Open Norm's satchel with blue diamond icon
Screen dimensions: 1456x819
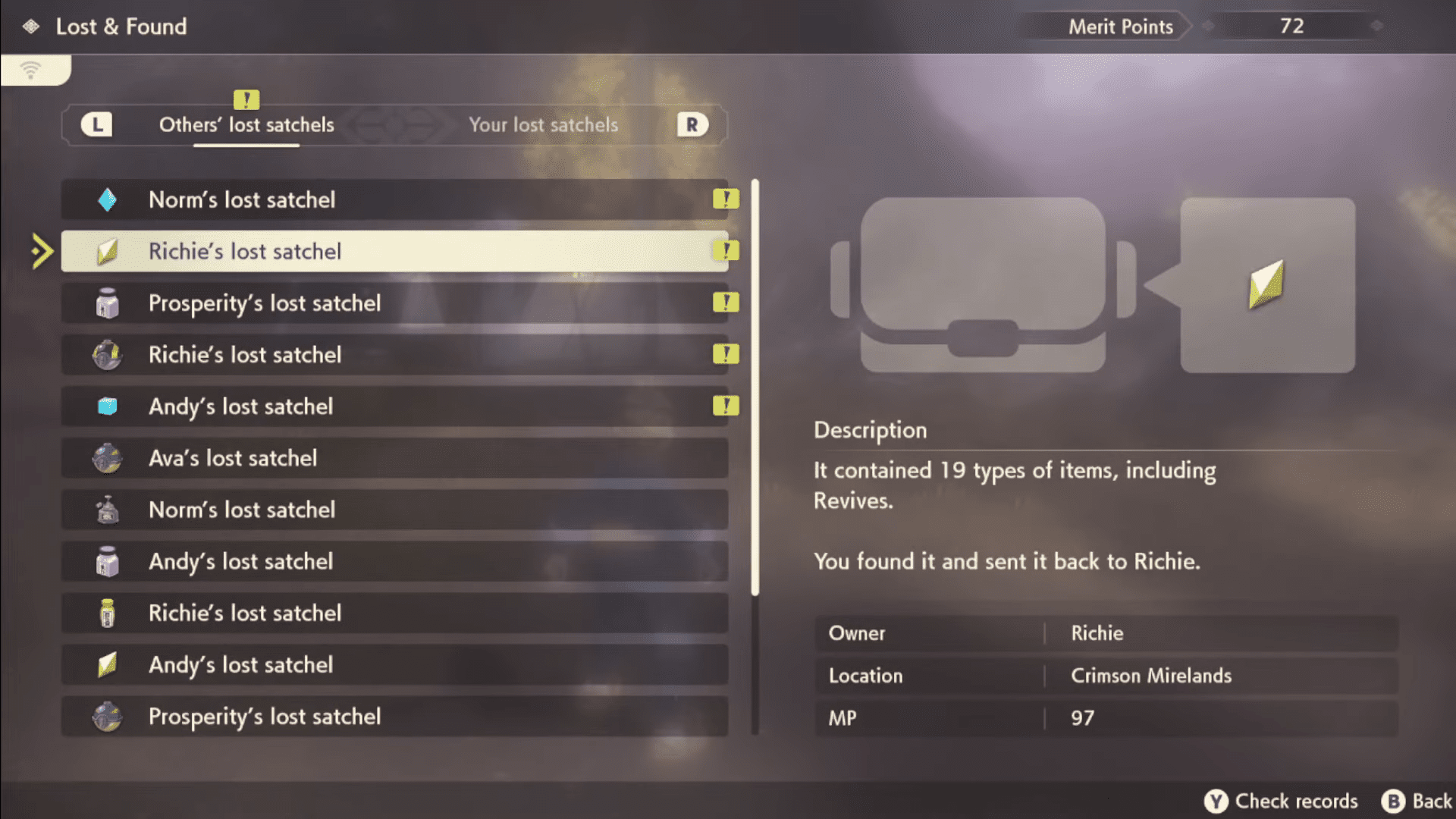(394, 199)
